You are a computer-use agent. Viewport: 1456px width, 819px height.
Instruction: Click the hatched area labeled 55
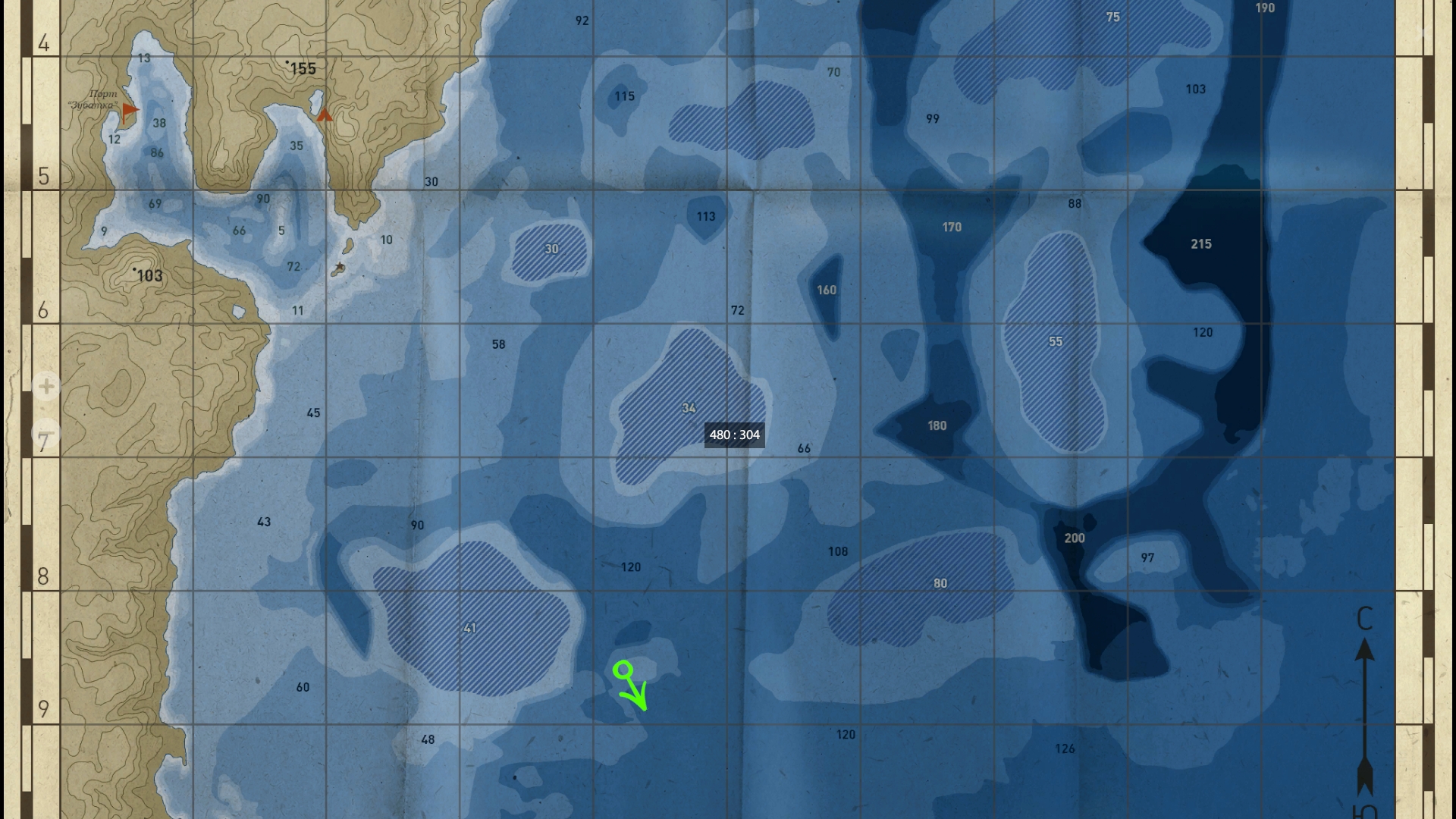(x=1056, y=341)
